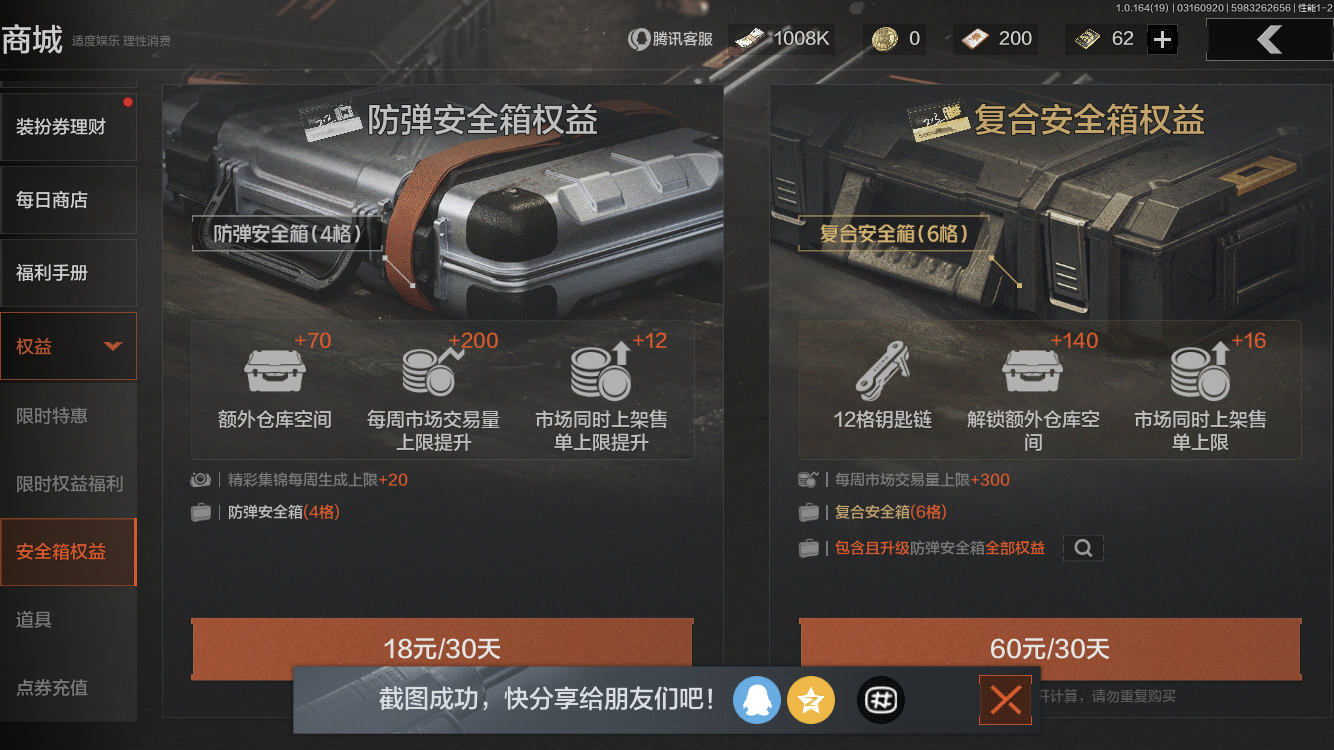
Task: Open the 道具 section
Action: click(x=68, y=619)
